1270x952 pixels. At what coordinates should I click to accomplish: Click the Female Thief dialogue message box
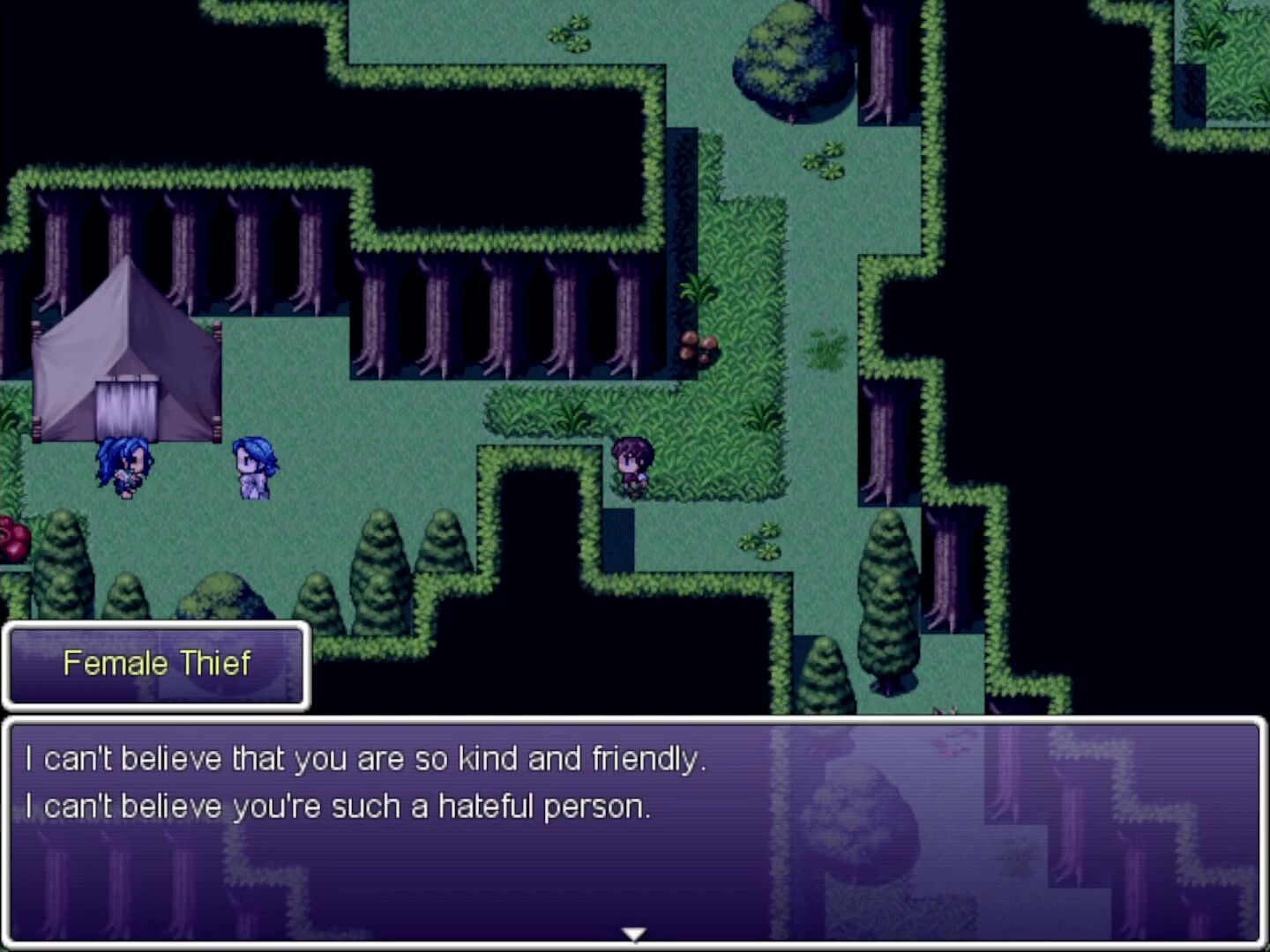click(634, 830)
